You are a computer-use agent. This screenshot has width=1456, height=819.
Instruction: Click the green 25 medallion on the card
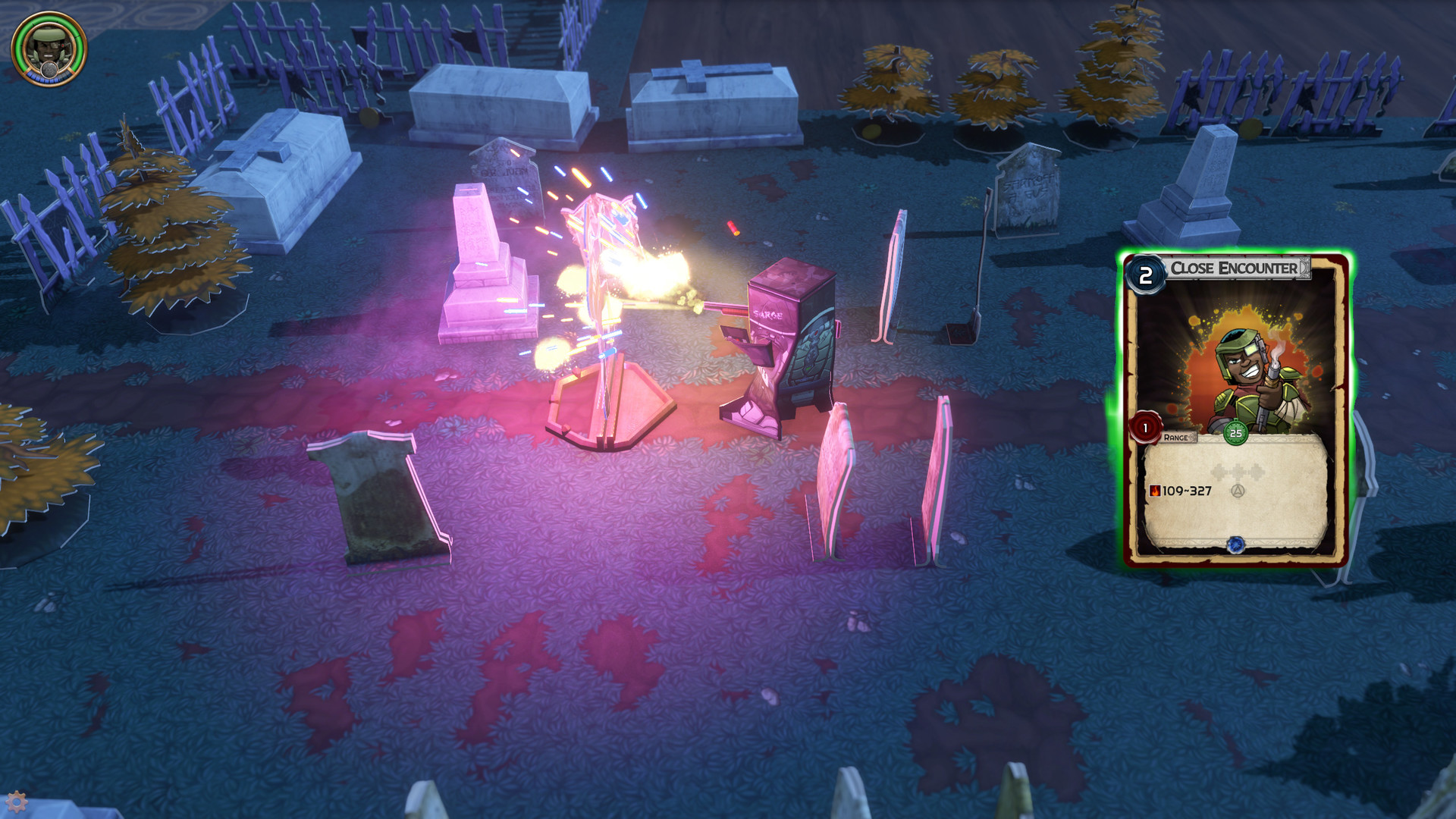tap(1236, 432)
